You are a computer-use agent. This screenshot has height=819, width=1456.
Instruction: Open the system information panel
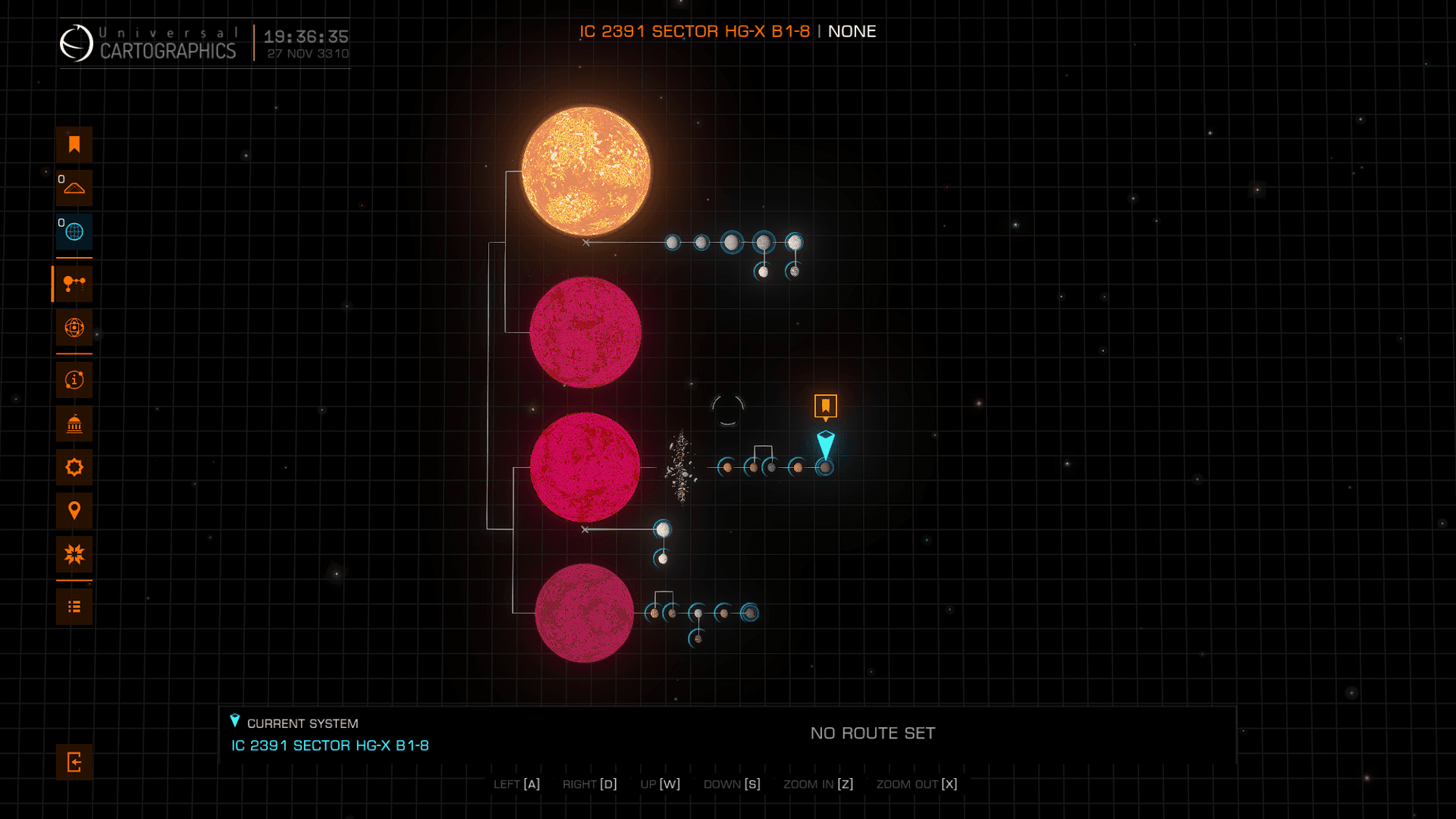click(x=74, y=380)
